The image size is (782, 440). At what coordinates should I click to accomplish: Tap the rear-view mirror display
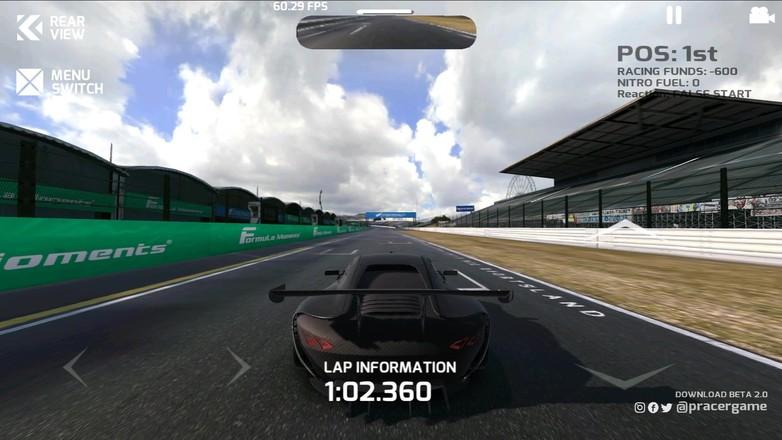click(386, 31)
